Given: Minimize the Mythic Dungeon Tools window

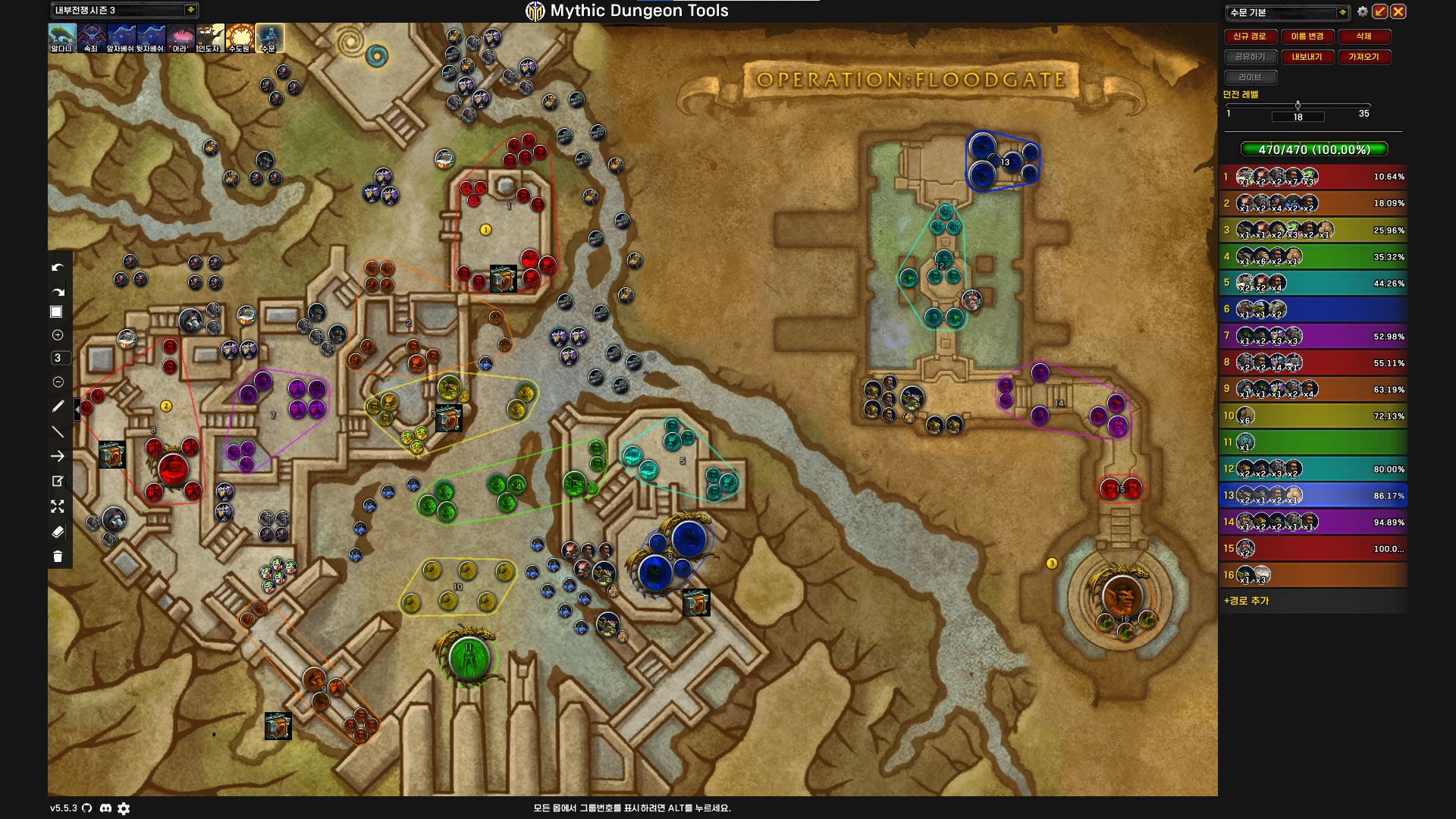Looking at the screenshot, I should click(1380, 11).
